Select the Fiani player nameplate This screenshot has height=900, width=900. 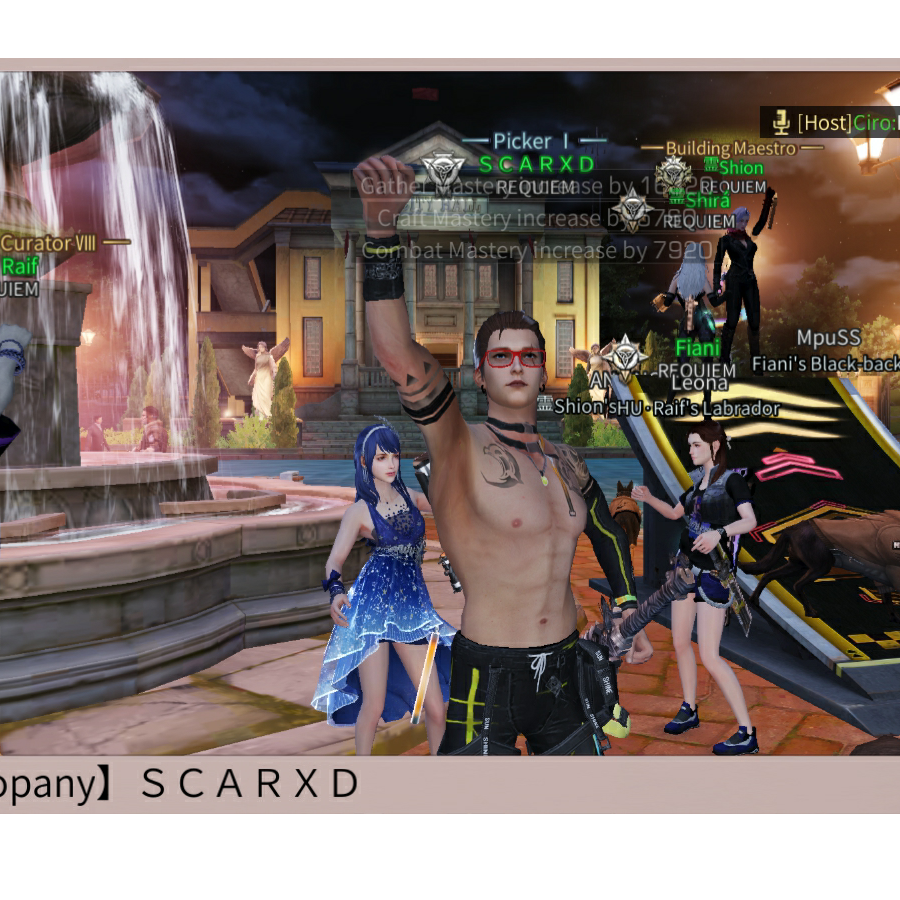click(x=697, y=348)
